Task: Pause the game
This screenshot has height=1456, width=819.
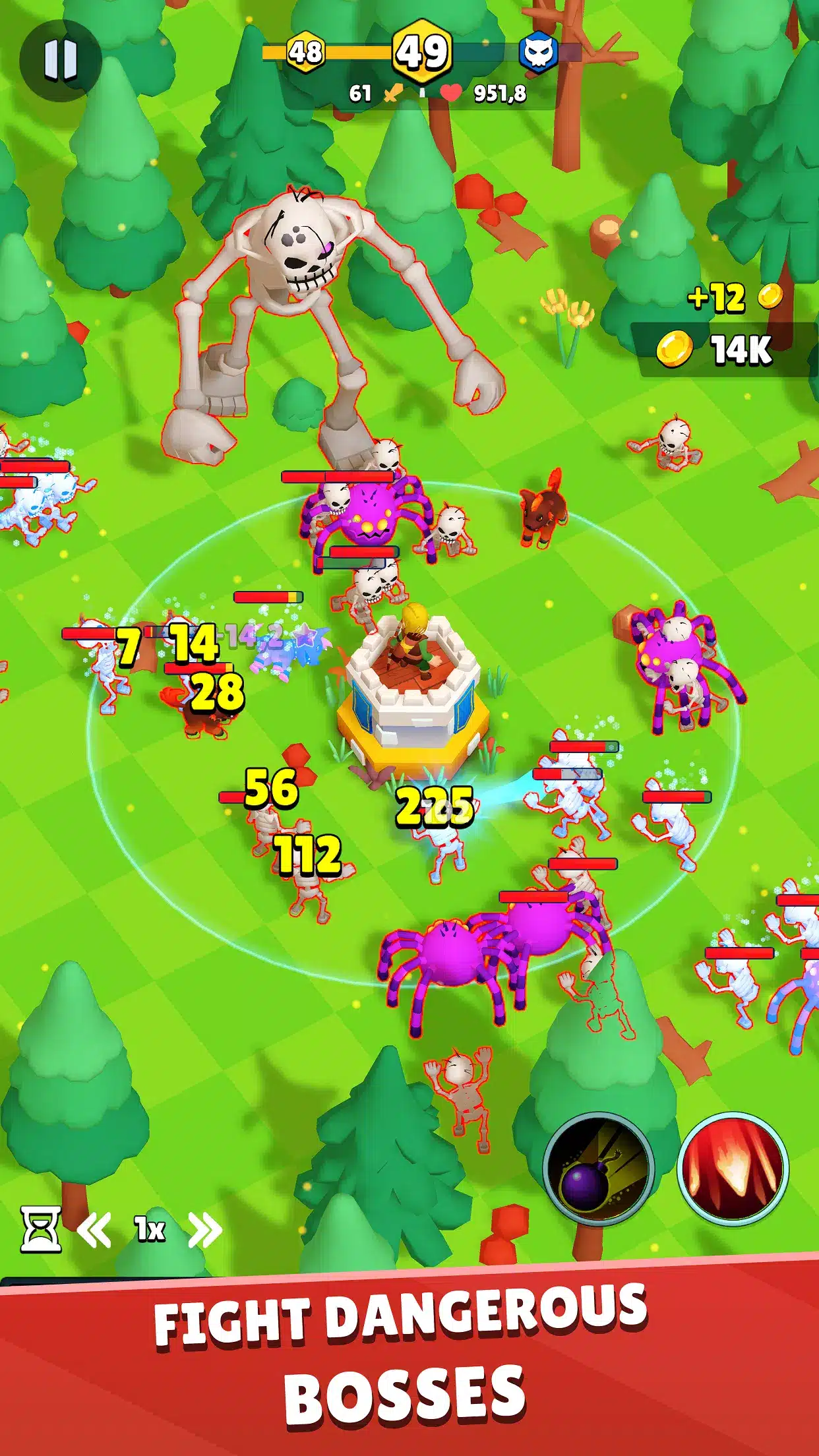Action: coord(61,61)
